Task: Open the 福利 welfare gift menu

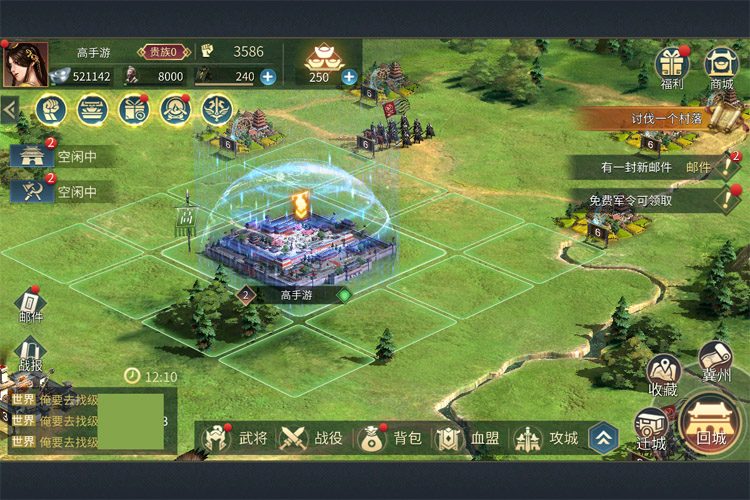Action: tap(673, 67)
